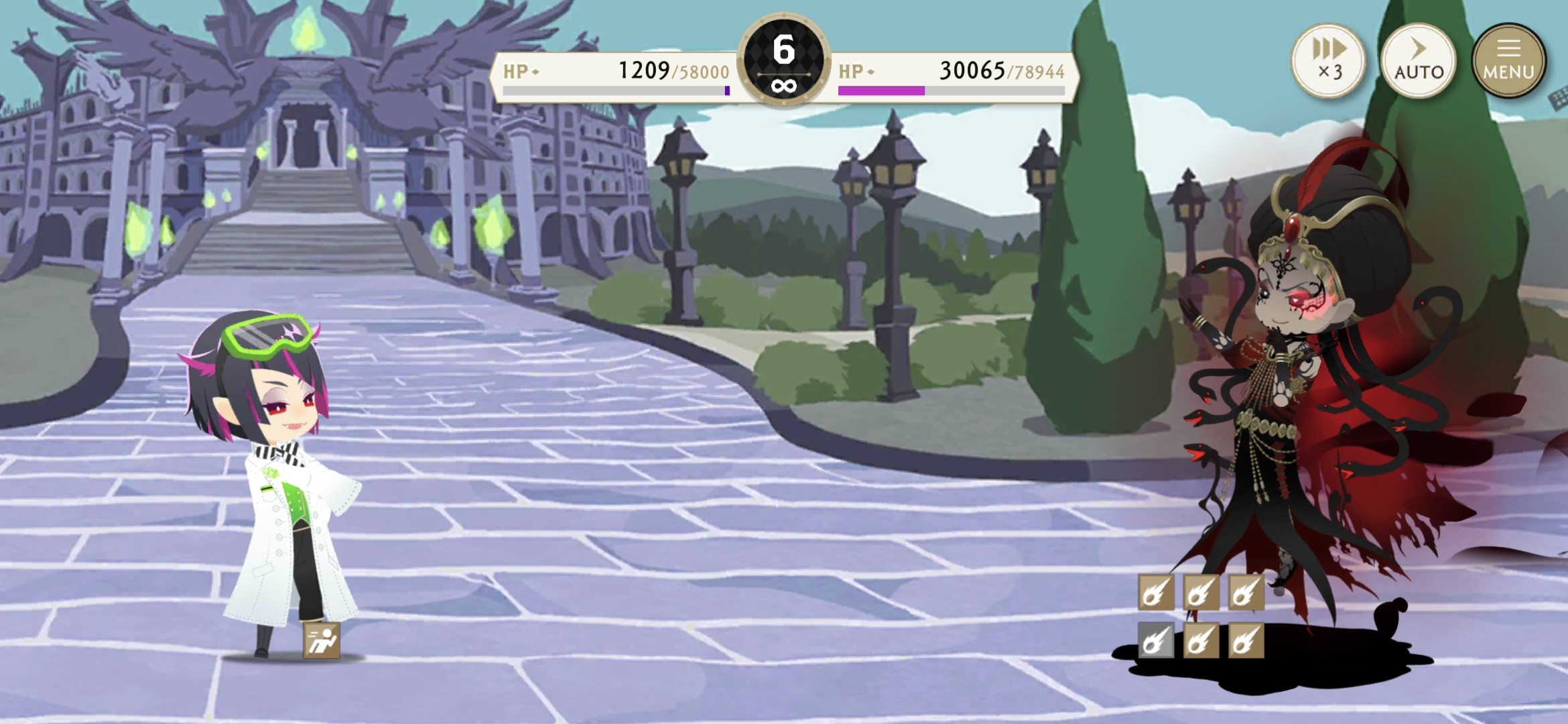Image resolution: width=1568 pixels, height=724 pixels.
Task: Open the MENU button
Action: (x=1508, y=60)
